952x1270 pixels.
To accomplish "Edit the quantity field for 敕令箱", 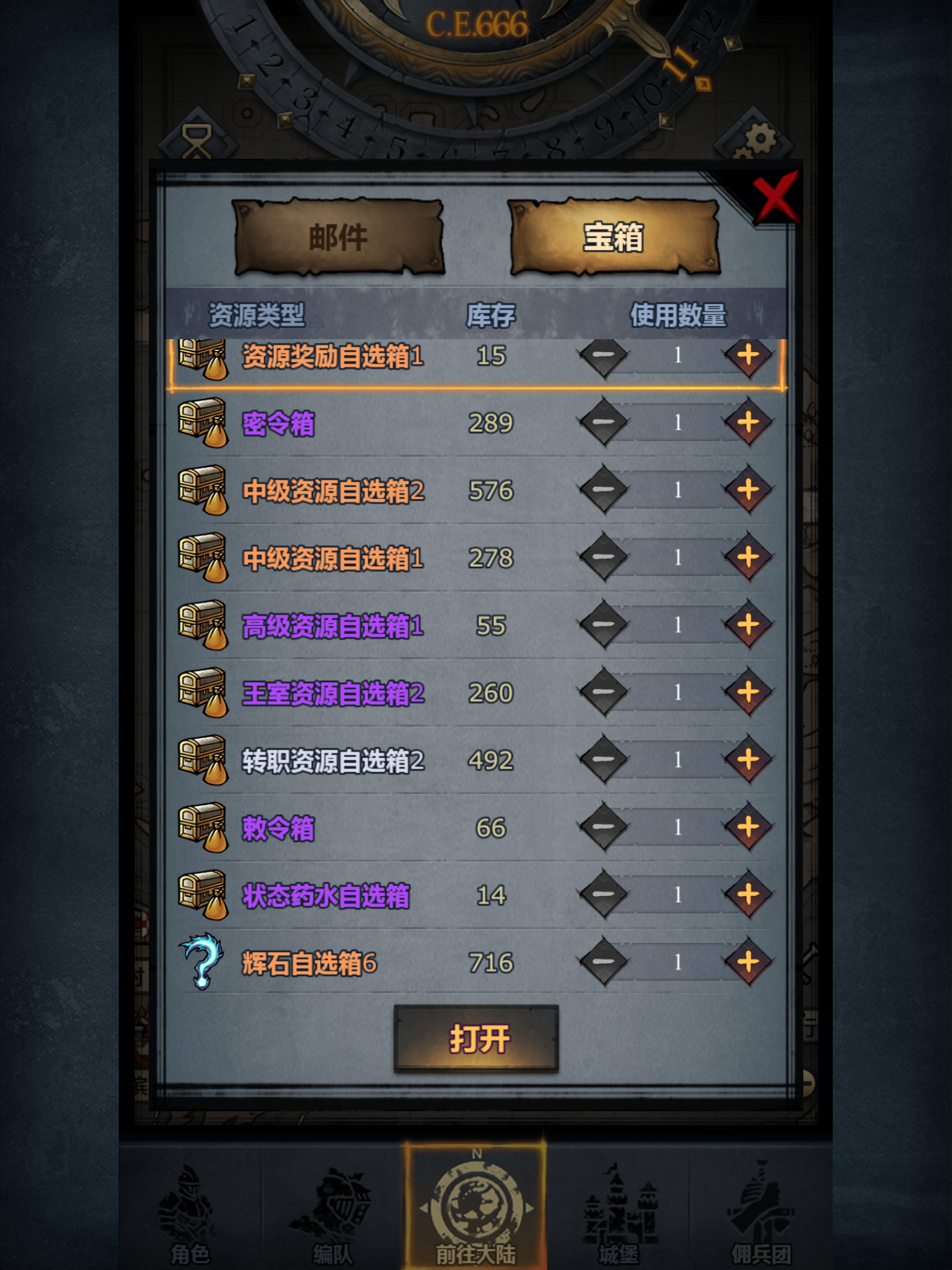I will [x=677, y=826].
